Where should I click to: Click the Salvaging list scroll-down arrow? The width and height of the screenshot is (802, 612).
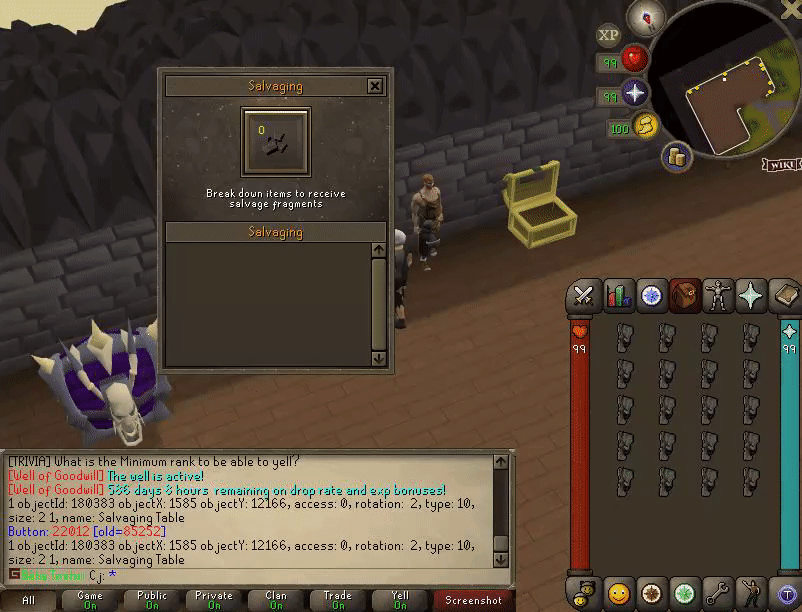point(378,358)
